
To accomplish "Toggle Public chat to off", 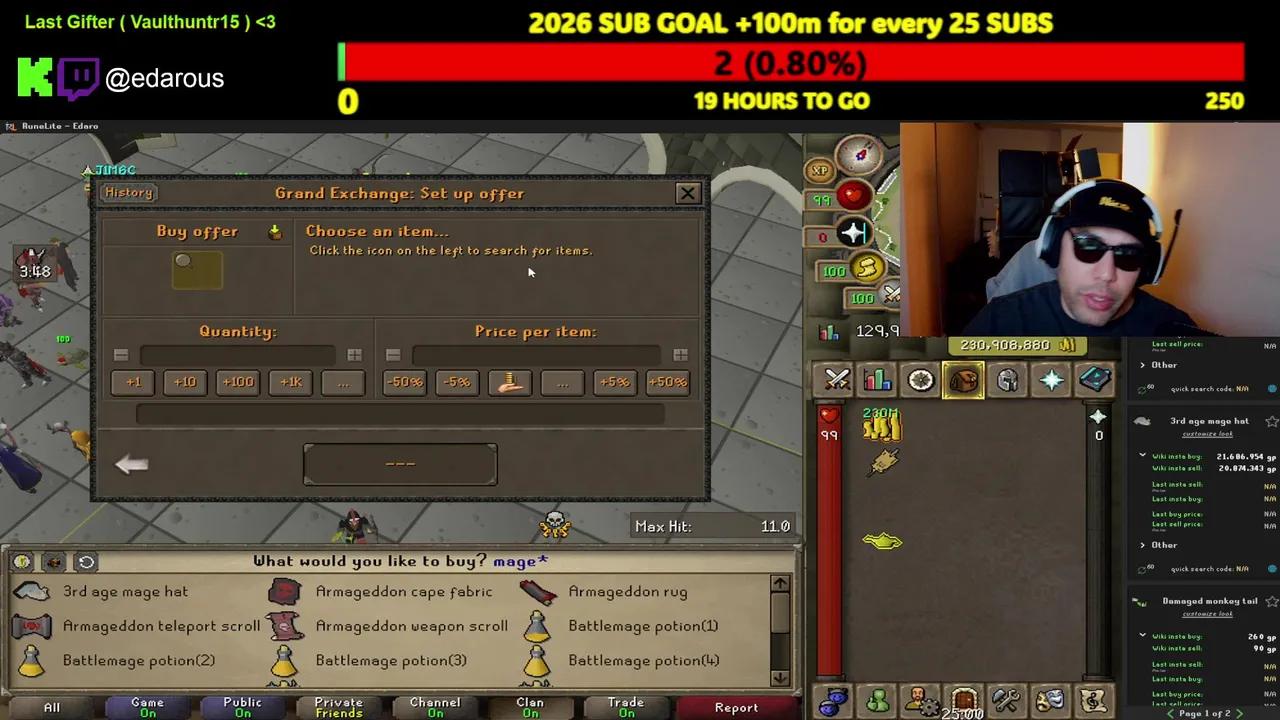I will click(242, 706).
